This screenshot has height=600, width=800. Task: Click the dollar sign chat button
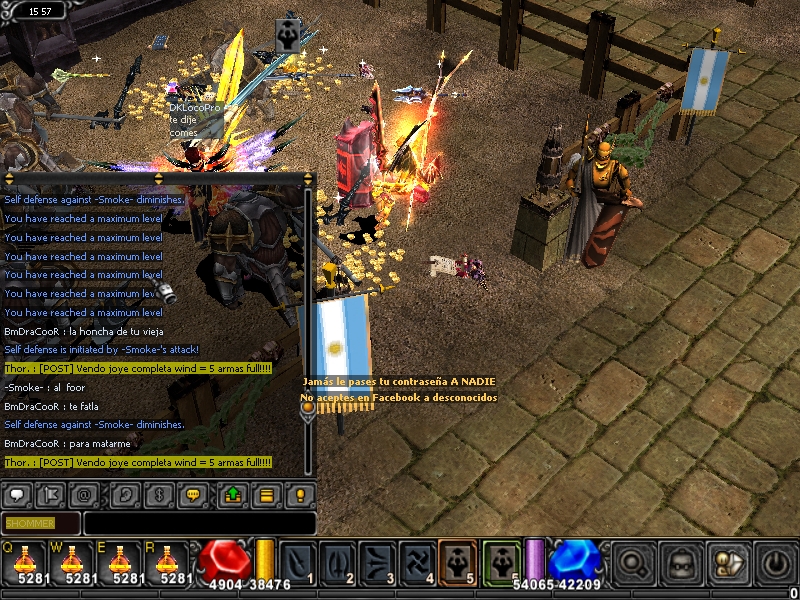[x=158, y=494]
